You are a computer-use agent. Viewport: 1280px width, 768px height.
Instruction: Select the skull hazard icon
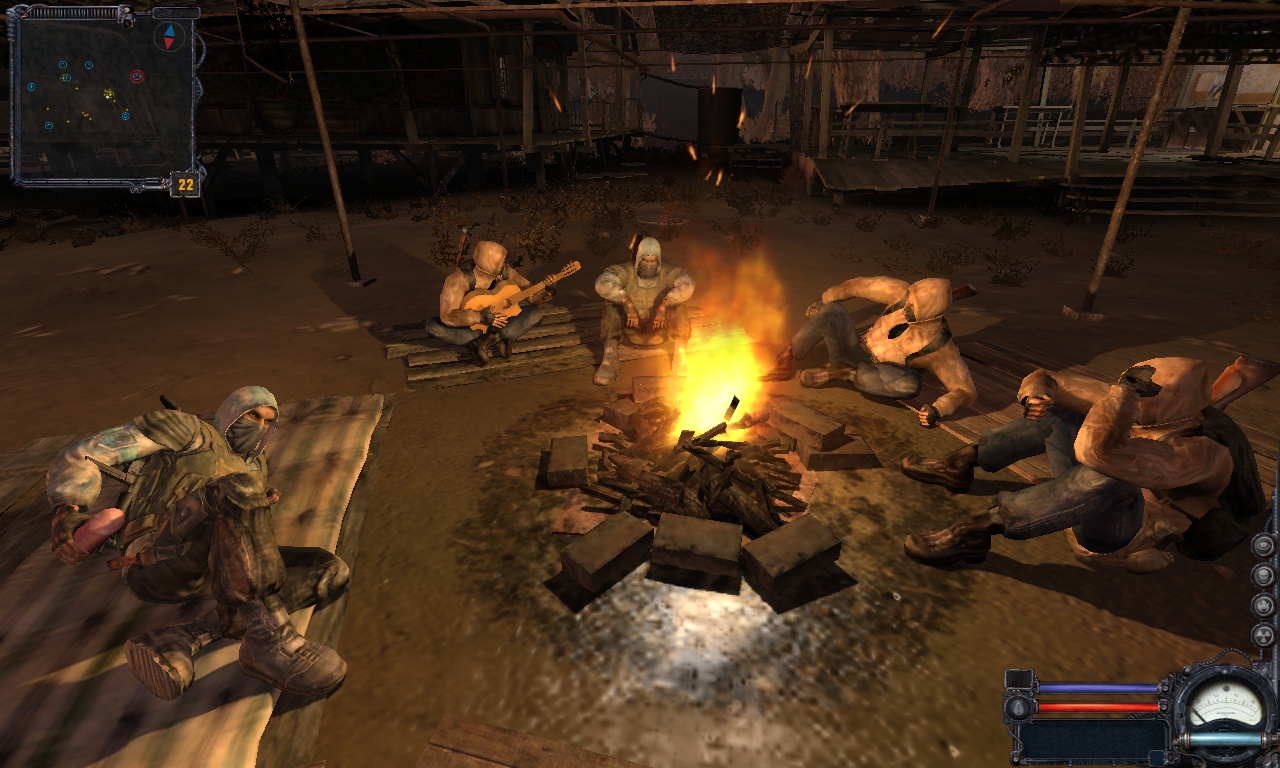(1263, 576)
